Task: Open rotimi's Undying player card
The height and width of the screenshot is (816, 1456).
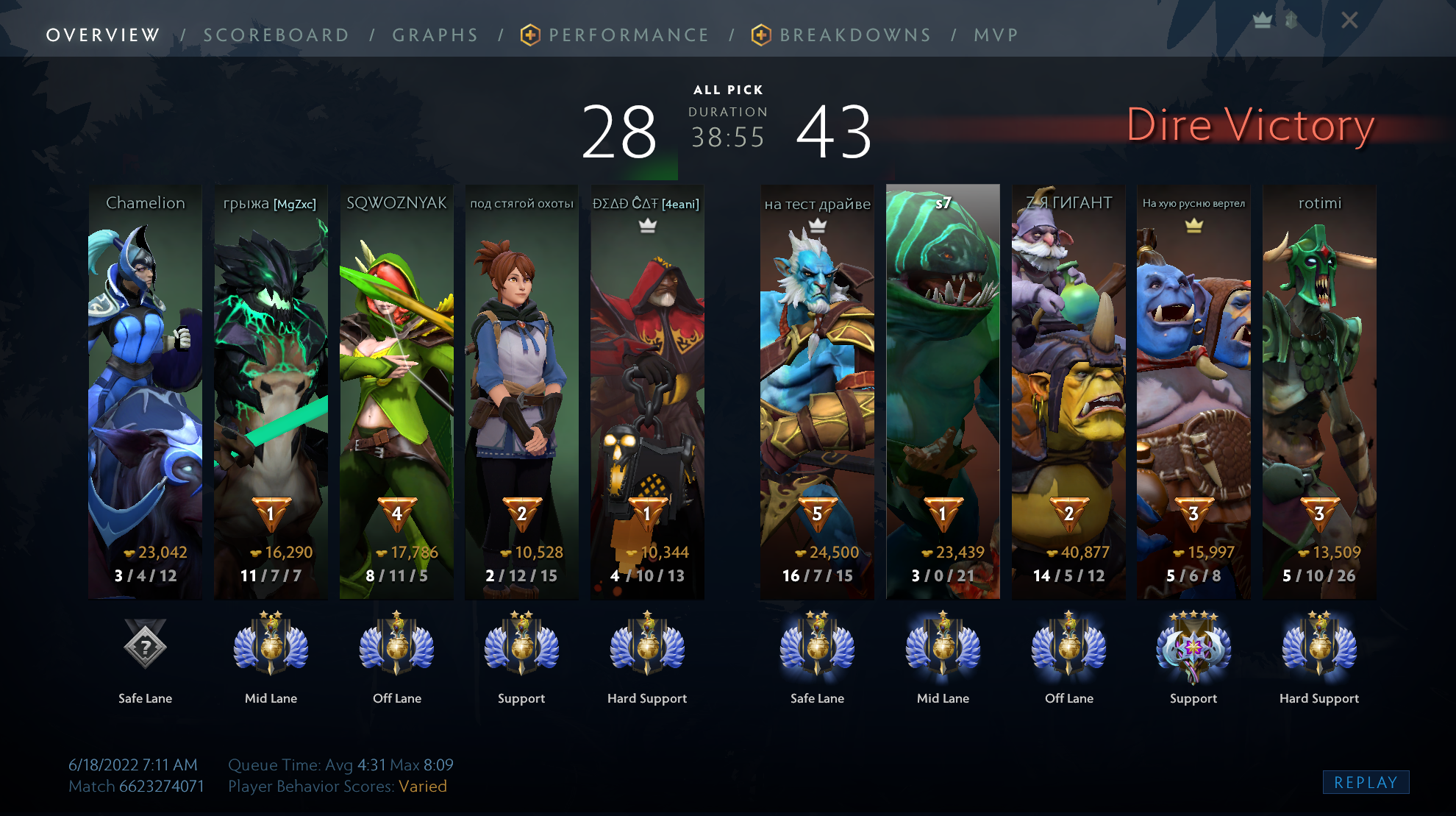Action: point(1319,390)
